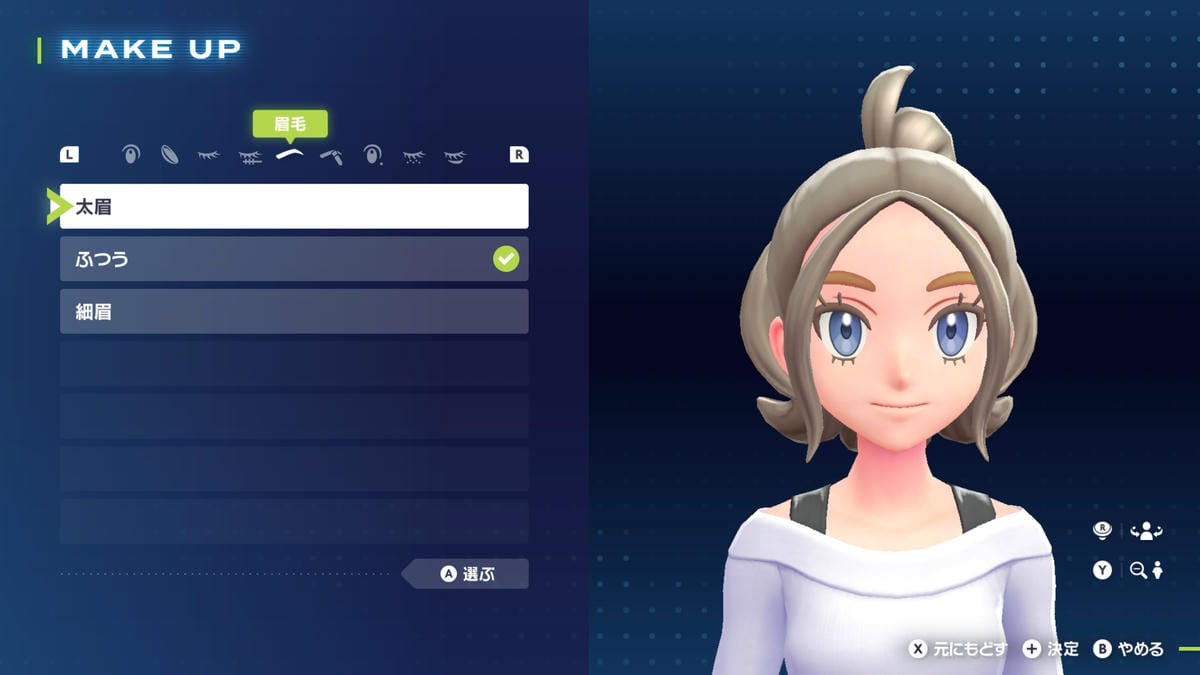Choose the ふつう eyebrow option
Image resolution: width=1200 pixels, height=675 pixels.
pos(294,260)
